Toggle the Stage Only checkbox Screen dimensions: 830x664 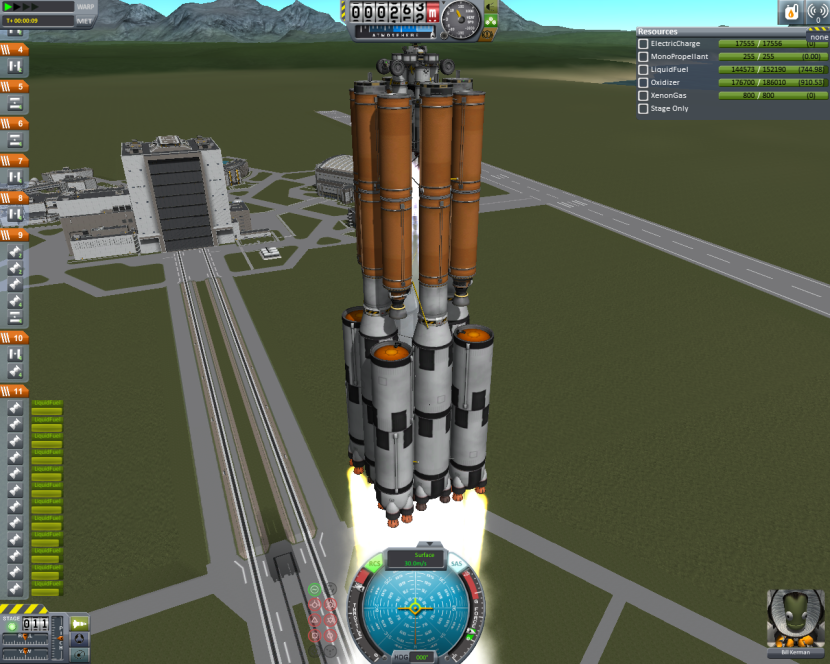tap(644, 108)
